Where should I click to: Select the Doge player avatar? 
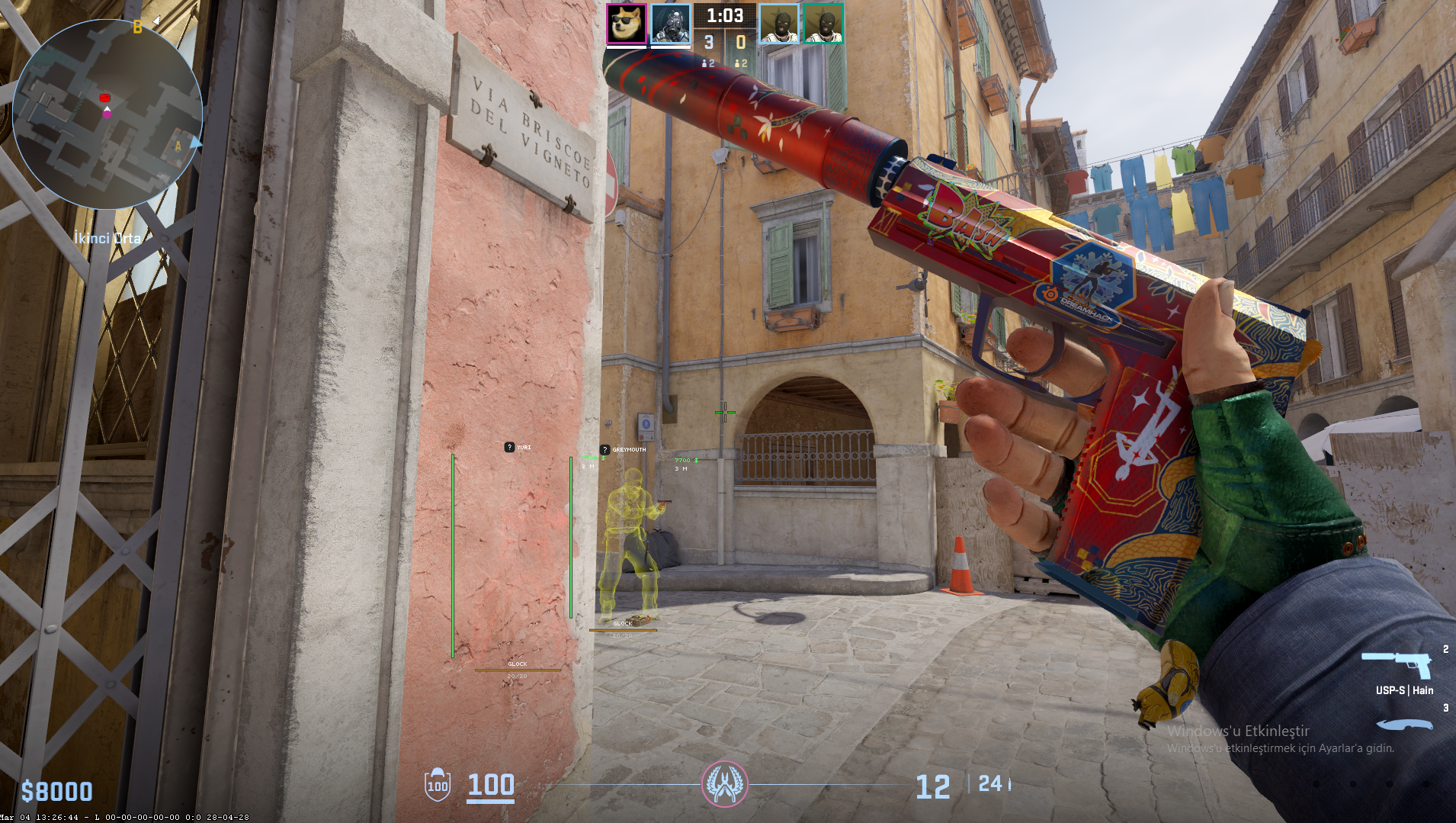(627, 24)
